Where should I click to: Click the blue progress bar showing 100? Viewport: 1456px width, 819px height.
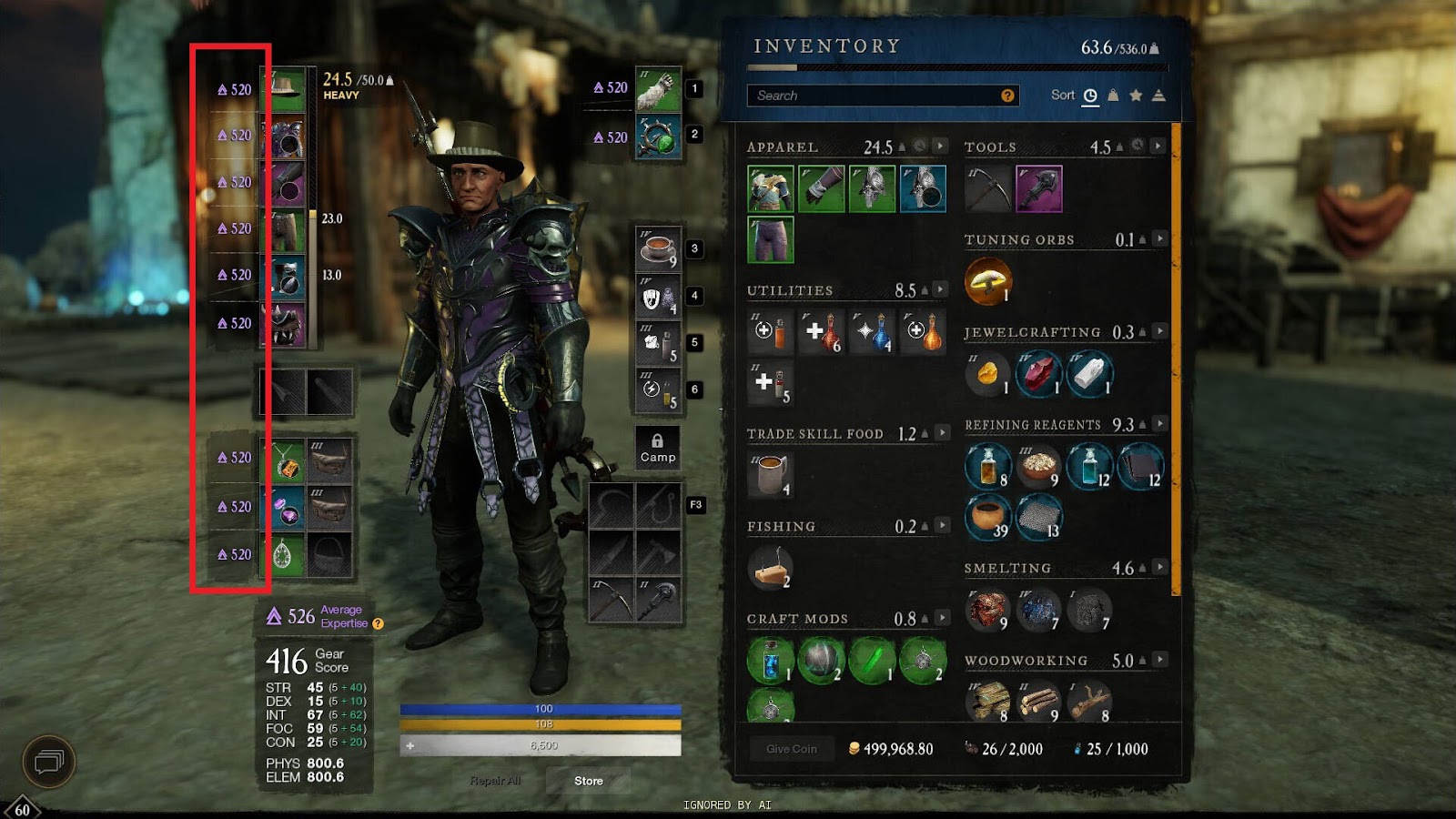[541, 707]
